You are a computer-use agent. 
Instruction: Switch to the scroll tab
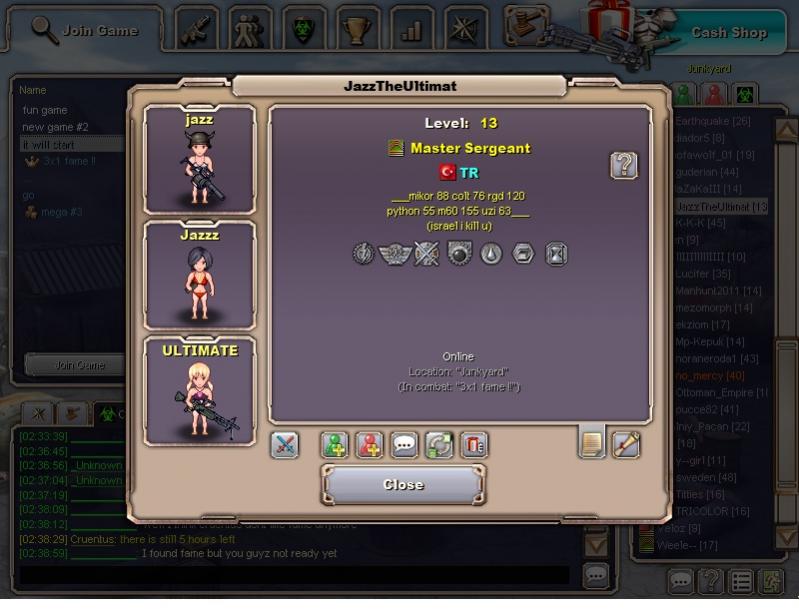point(626,443)
